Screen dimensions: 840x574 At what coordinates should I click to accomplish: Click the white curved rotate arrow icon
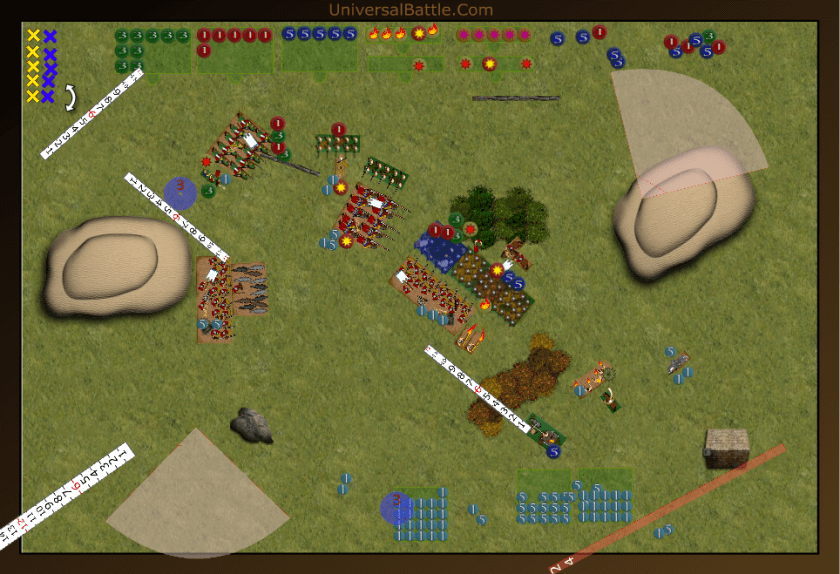pyautogui.click(x=72, y=97)
